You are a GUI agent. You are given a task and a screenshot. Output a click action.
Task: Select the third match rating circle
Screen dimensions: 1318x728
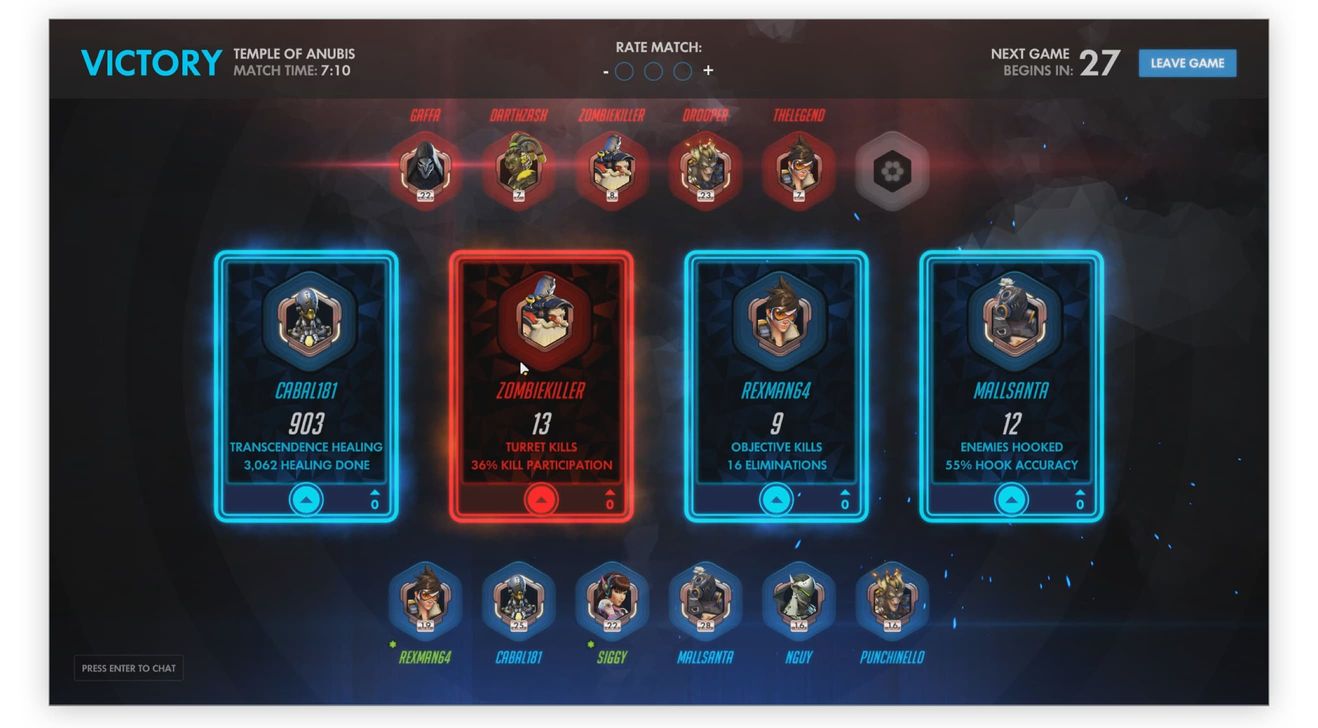click(682, 71)
